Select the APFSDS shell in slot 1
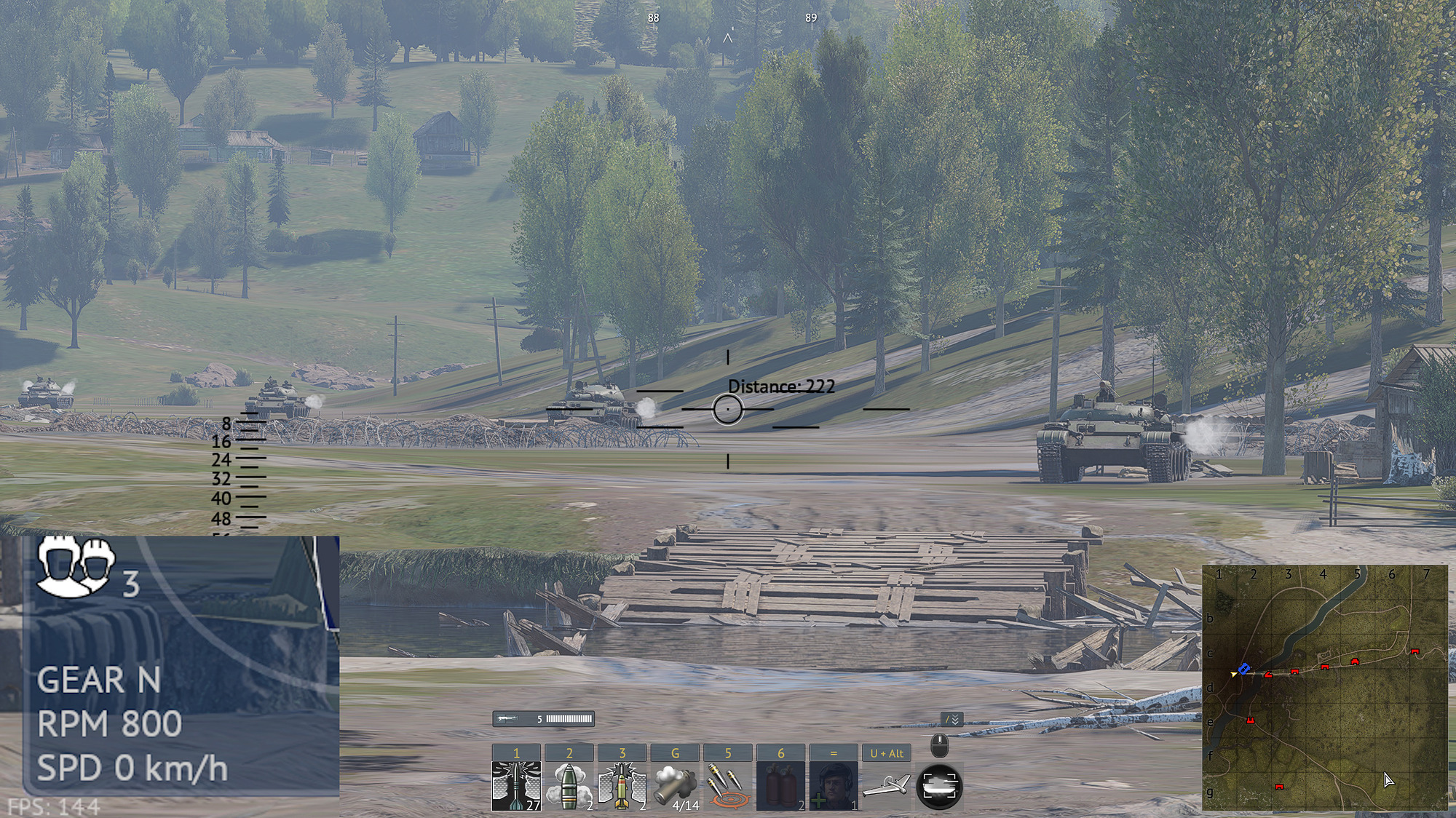The image size is (1456, 818). click(515, 786)
